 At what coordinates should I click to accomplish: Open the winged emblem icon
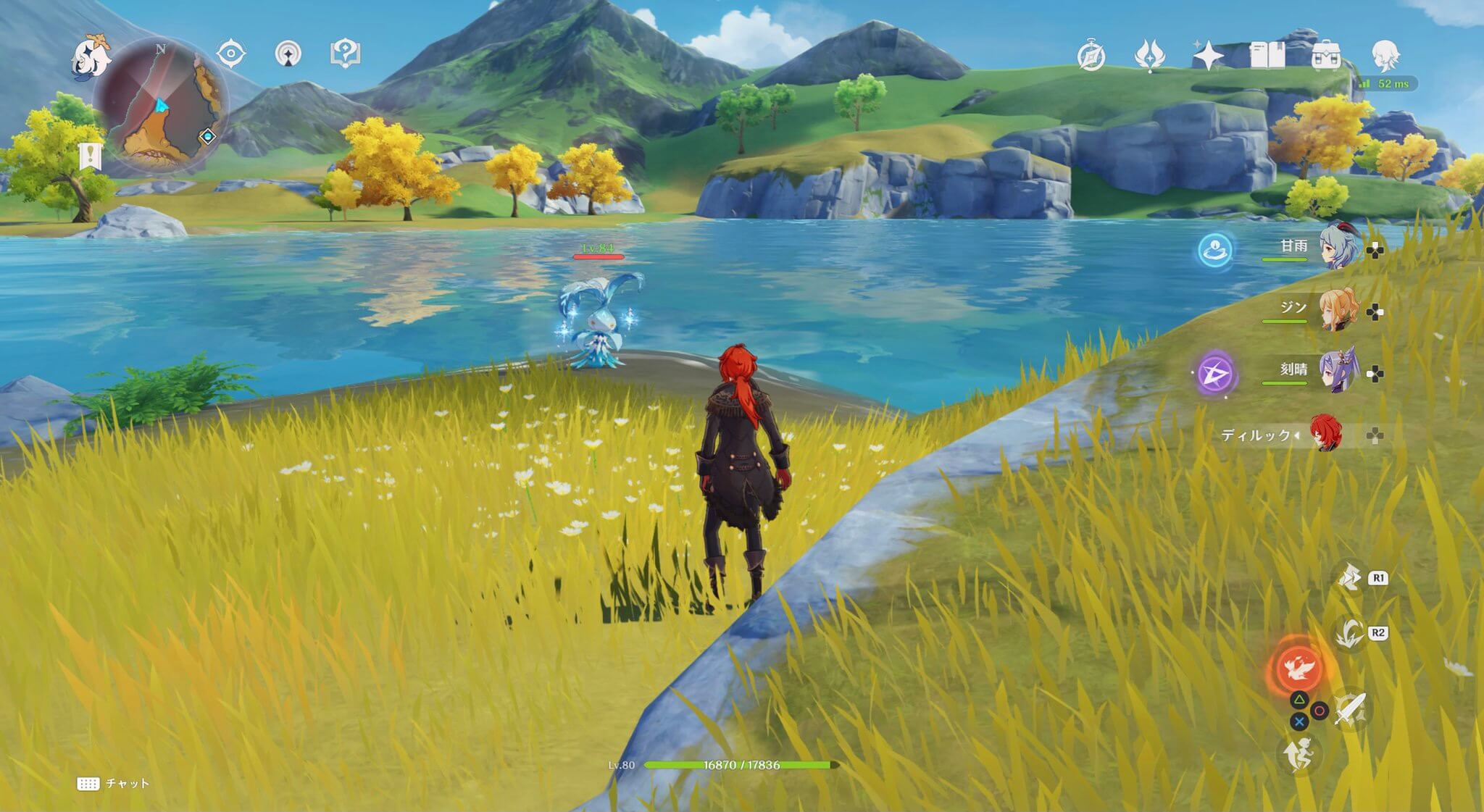coord(1149,56)
